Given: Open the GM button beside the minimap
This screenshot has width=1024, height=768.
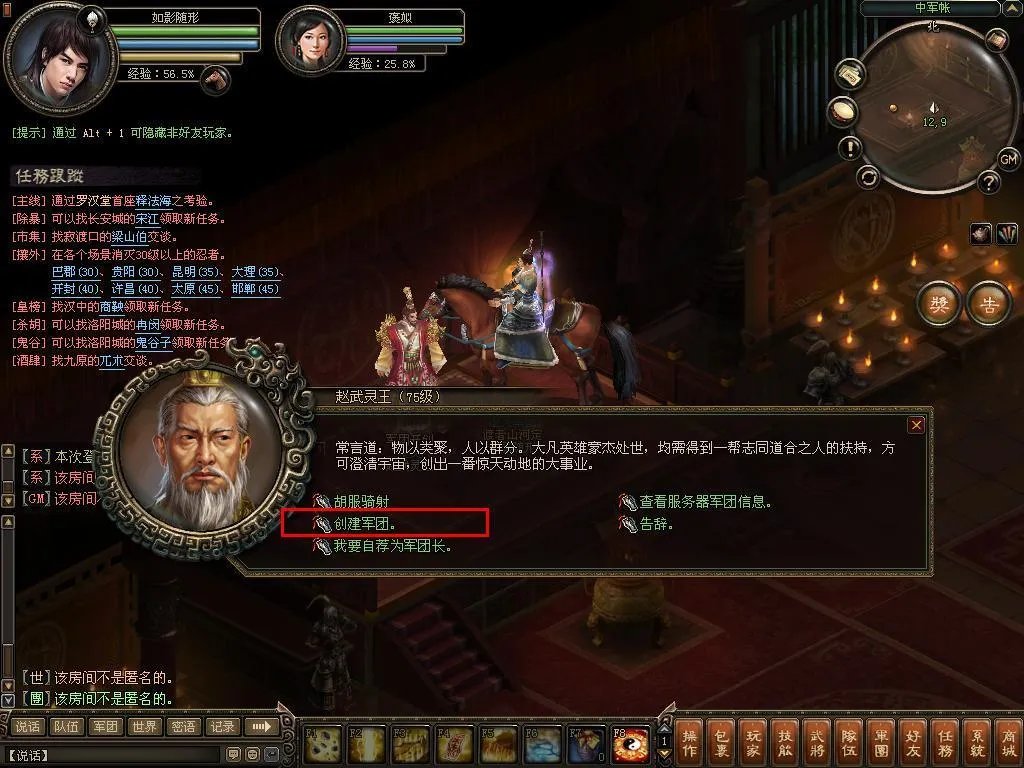Looking at the screenshot, I should (1008, 159).
